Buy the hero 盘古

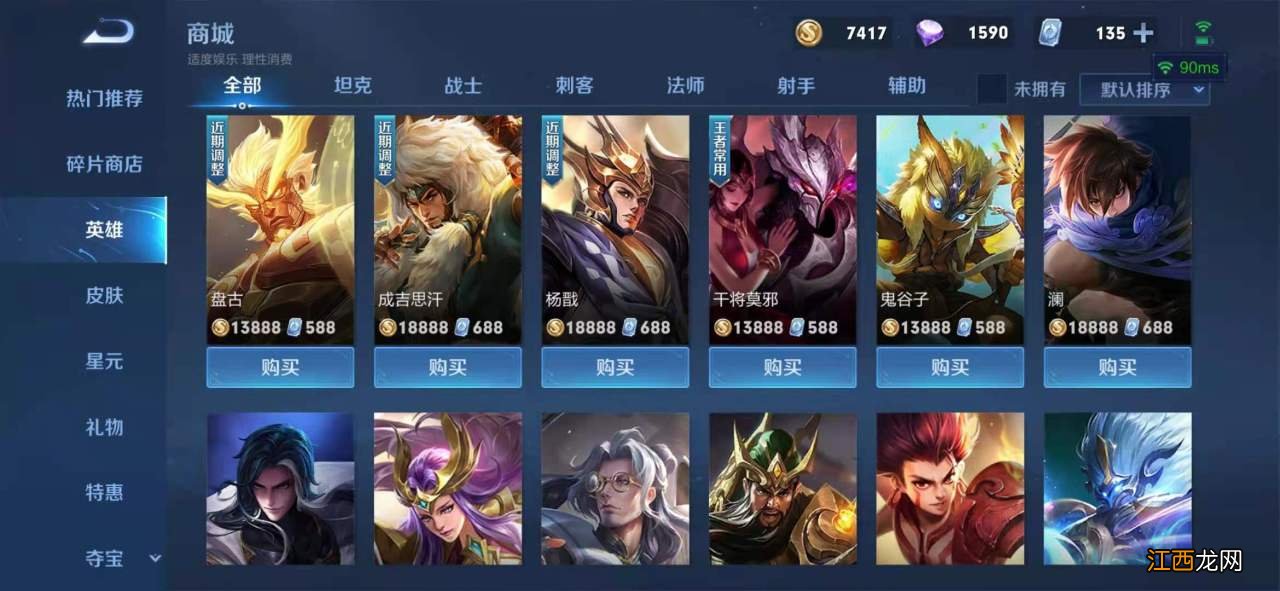[x=280, y=367]
